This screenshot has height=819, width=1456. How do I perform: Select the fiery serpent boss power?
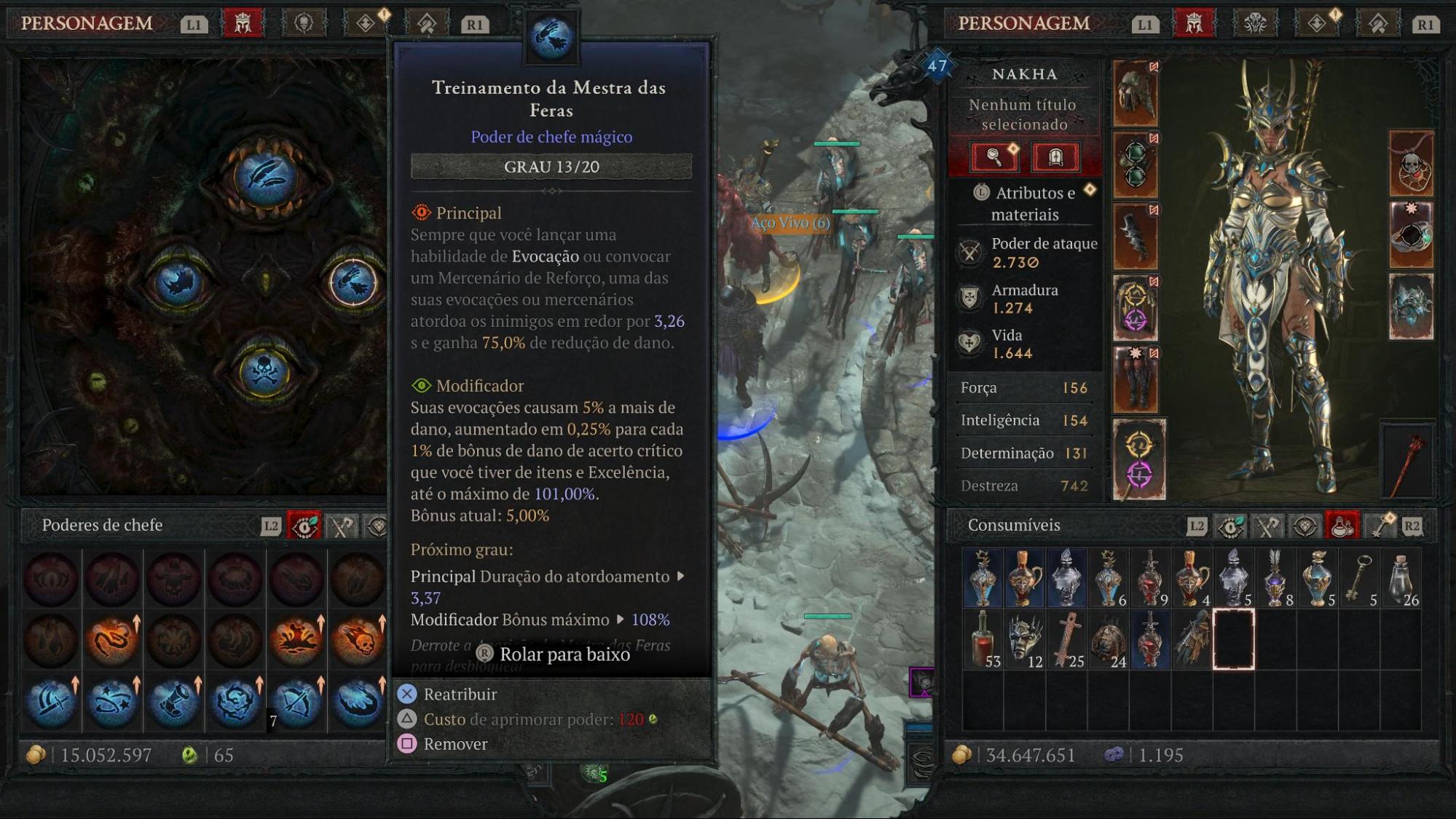point(112,640)
